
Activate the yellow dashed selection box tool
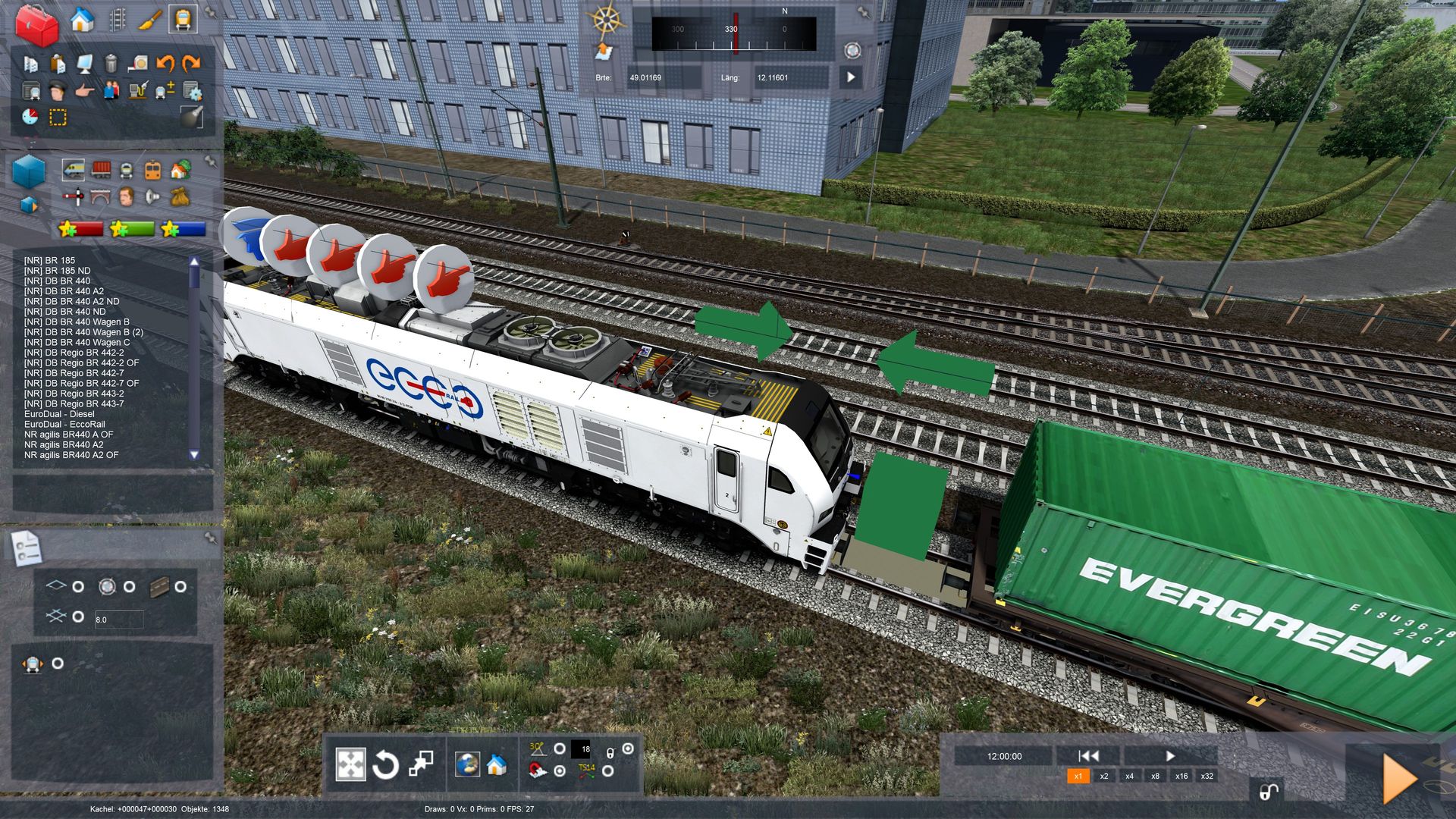pos(58,117)
